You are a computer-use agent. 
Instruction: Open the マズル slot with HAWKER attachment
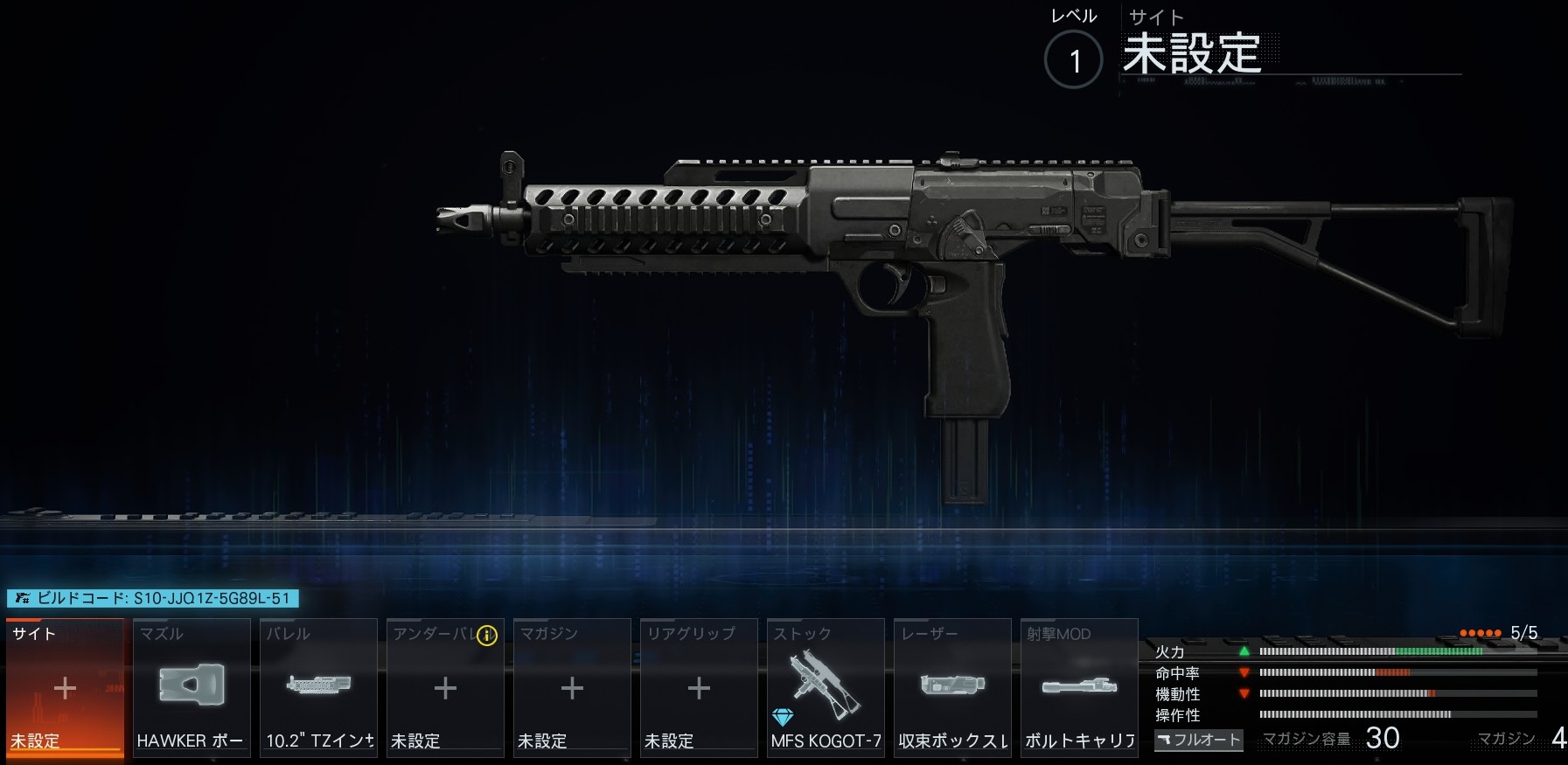click(192, 688)
